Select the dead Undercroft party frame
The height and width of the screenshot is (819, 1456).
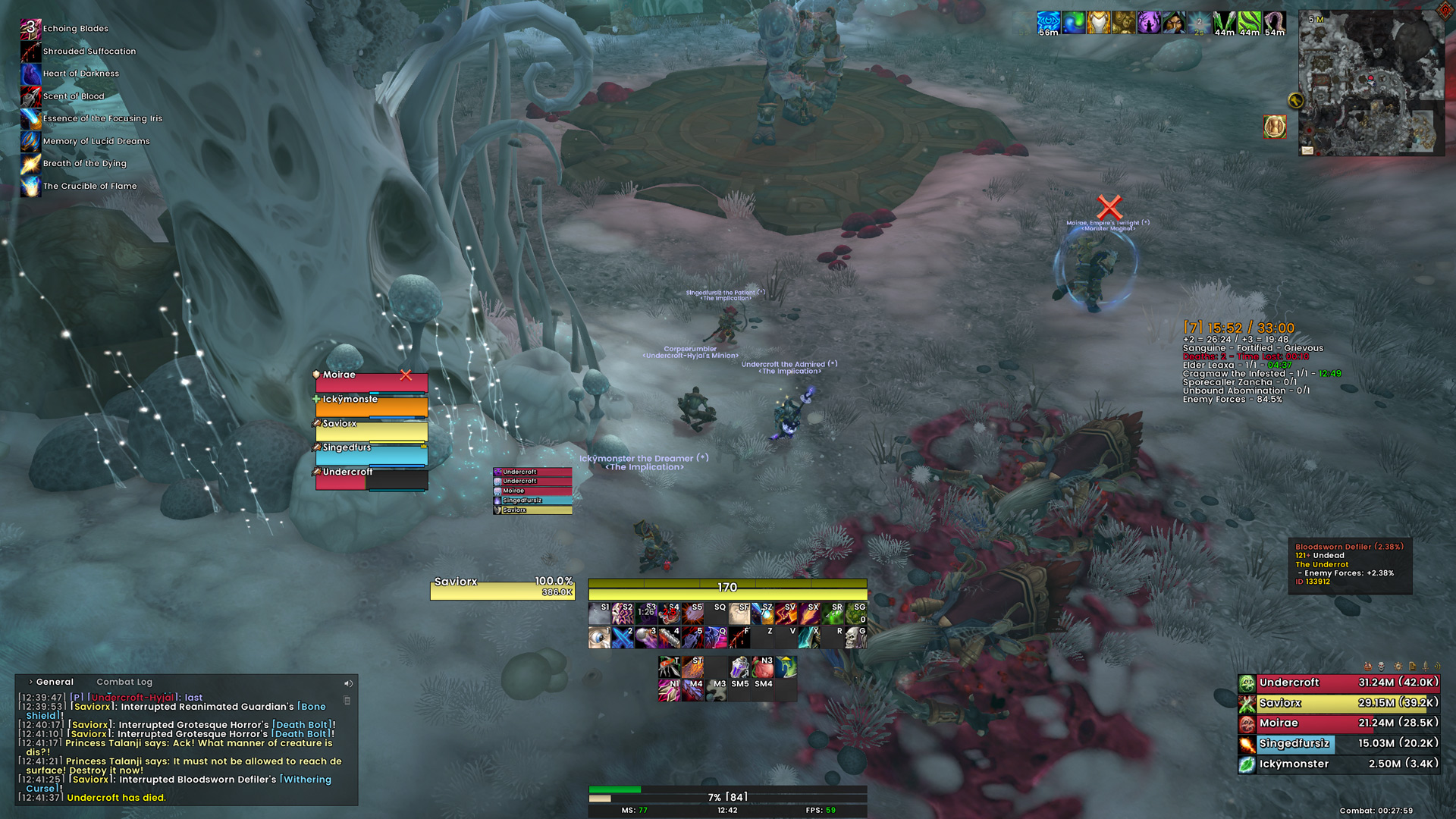pos(372,479)
